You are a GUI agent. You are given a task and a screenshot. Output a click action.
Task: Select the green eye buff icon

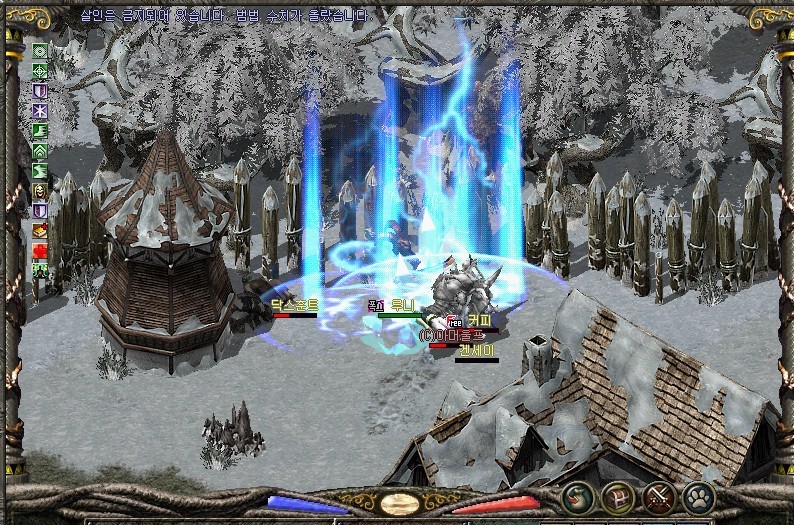pyautogui.click(x=40, y=50)
